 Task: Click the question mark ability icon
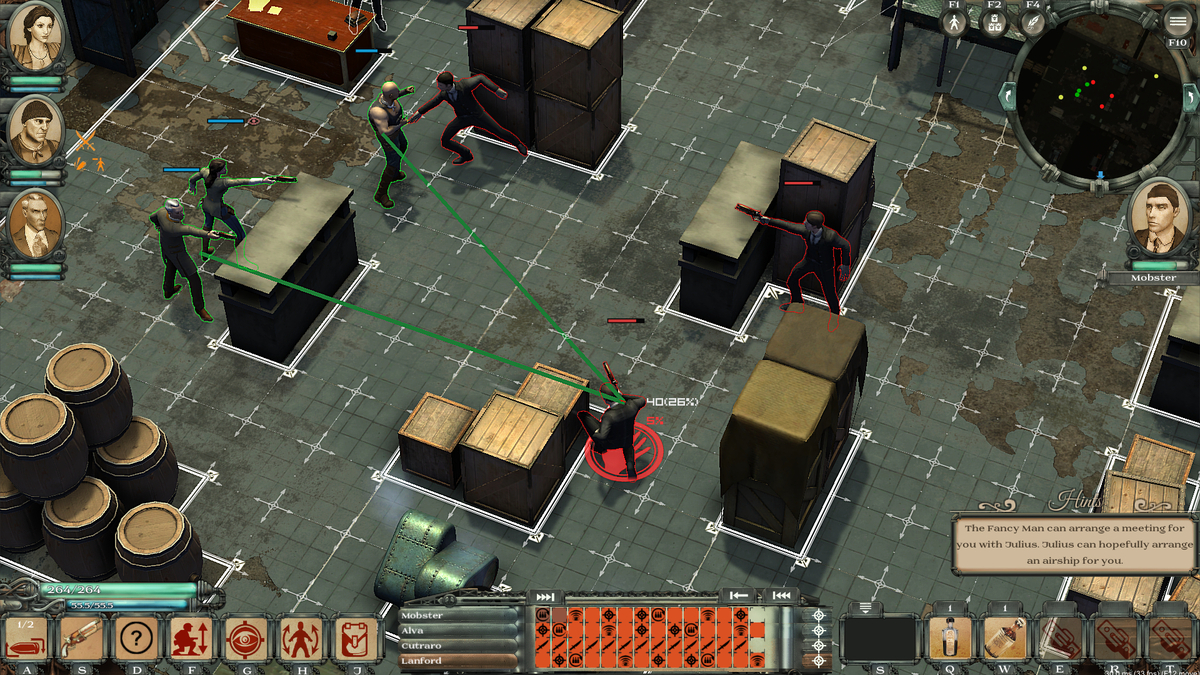136,637
